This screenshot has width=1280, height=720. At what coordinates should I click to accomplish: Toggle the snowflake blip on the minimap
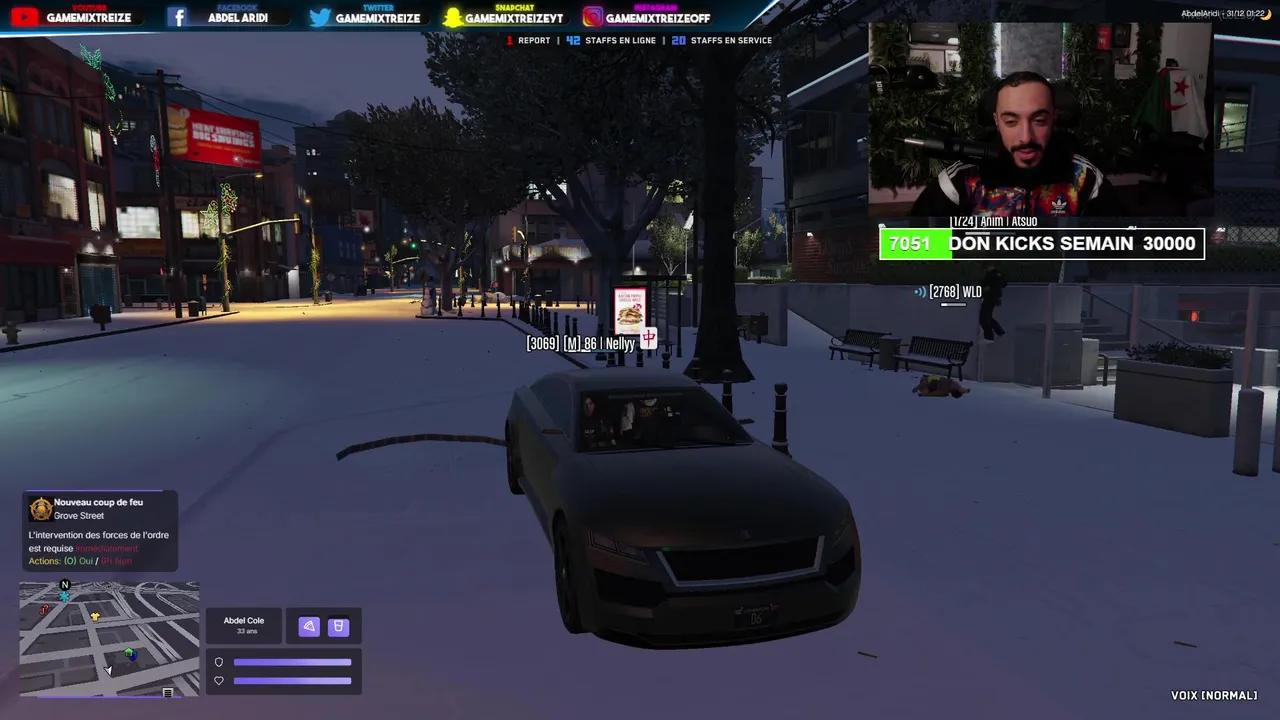(x=64, y=595)
